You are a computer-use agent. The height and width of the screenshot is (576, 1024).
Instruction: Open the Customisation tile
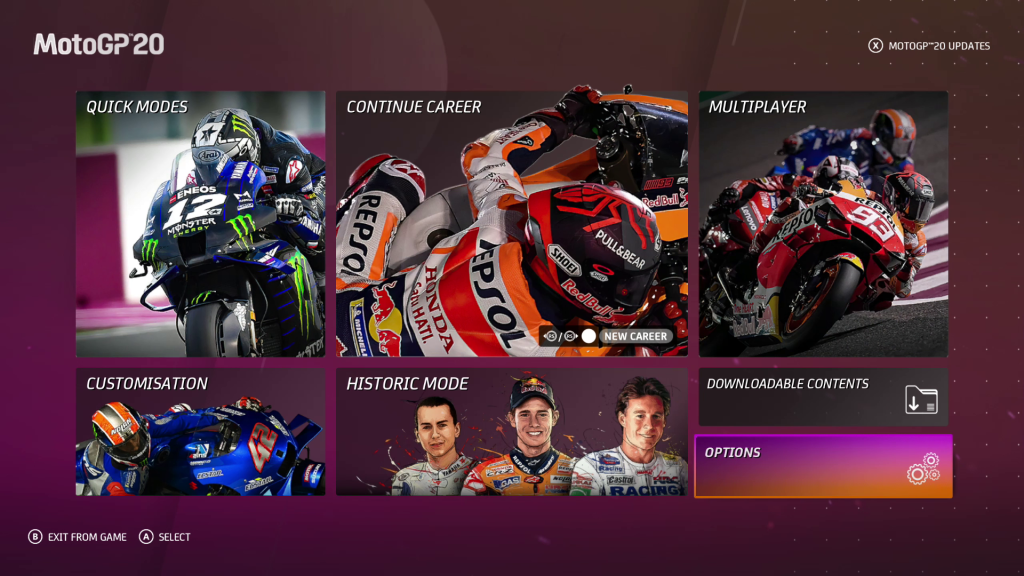pyautogui.click(x=200, y=431)
